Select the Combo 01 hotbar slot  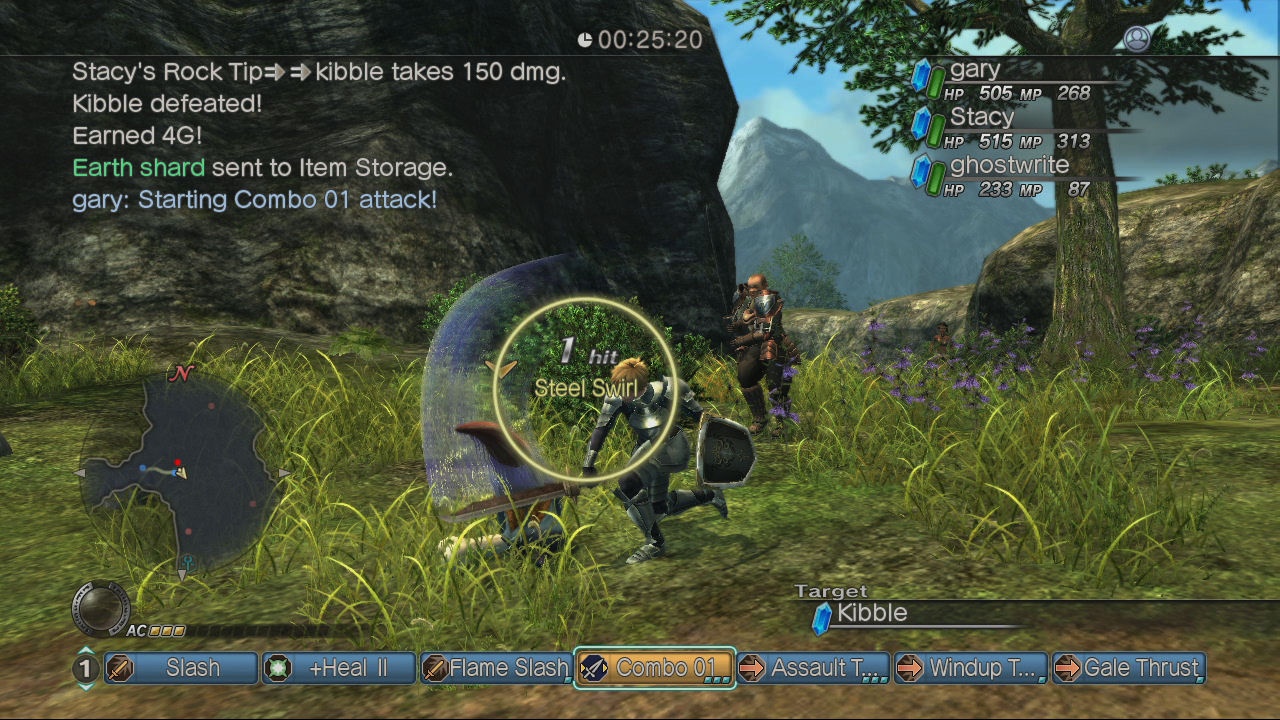[655, 668]
